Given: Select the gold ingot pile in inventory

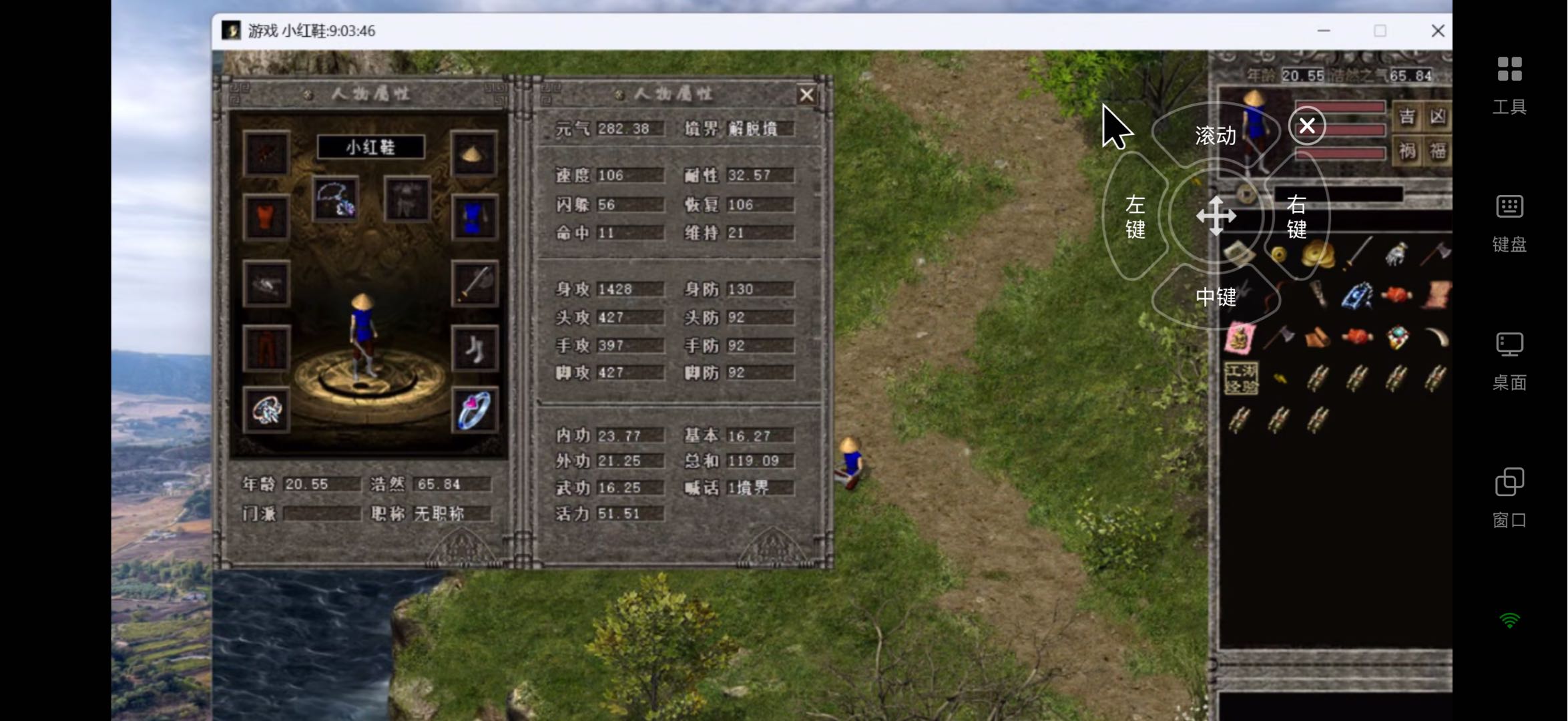Looking at the screenshot, I should click(x=1318, y=254).
